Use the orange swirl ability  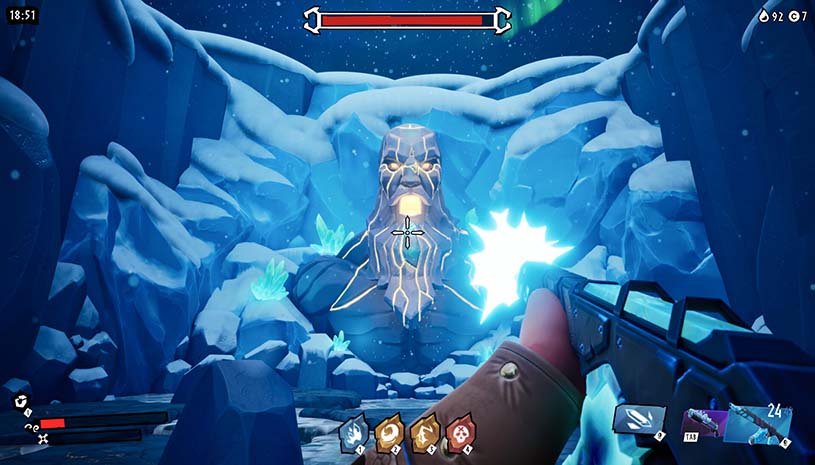tap(389, 431)
